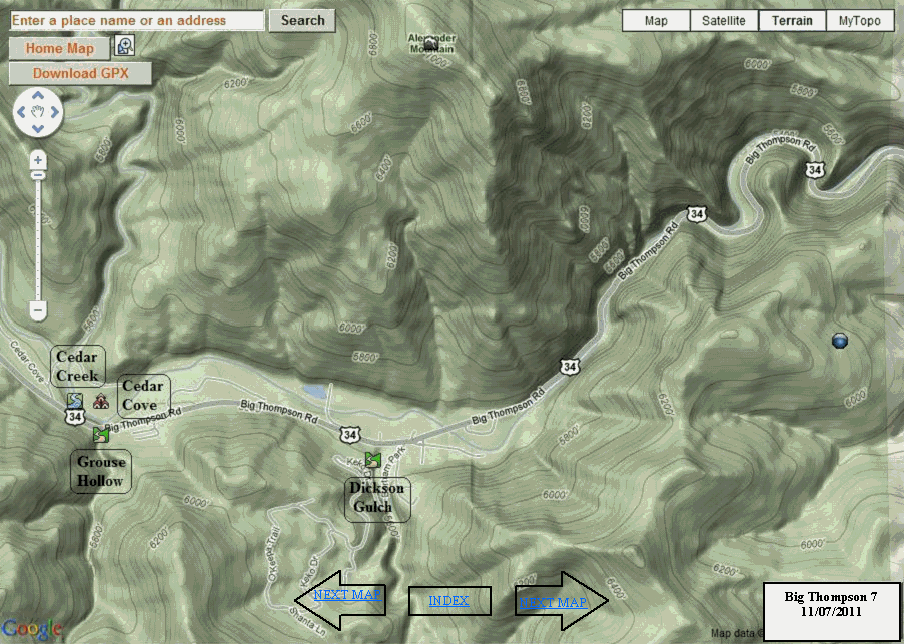Screen dimensions: 904x644
Task: Select the blue sphere map marker
Action: pyautogui.click(x=840, y=342)
